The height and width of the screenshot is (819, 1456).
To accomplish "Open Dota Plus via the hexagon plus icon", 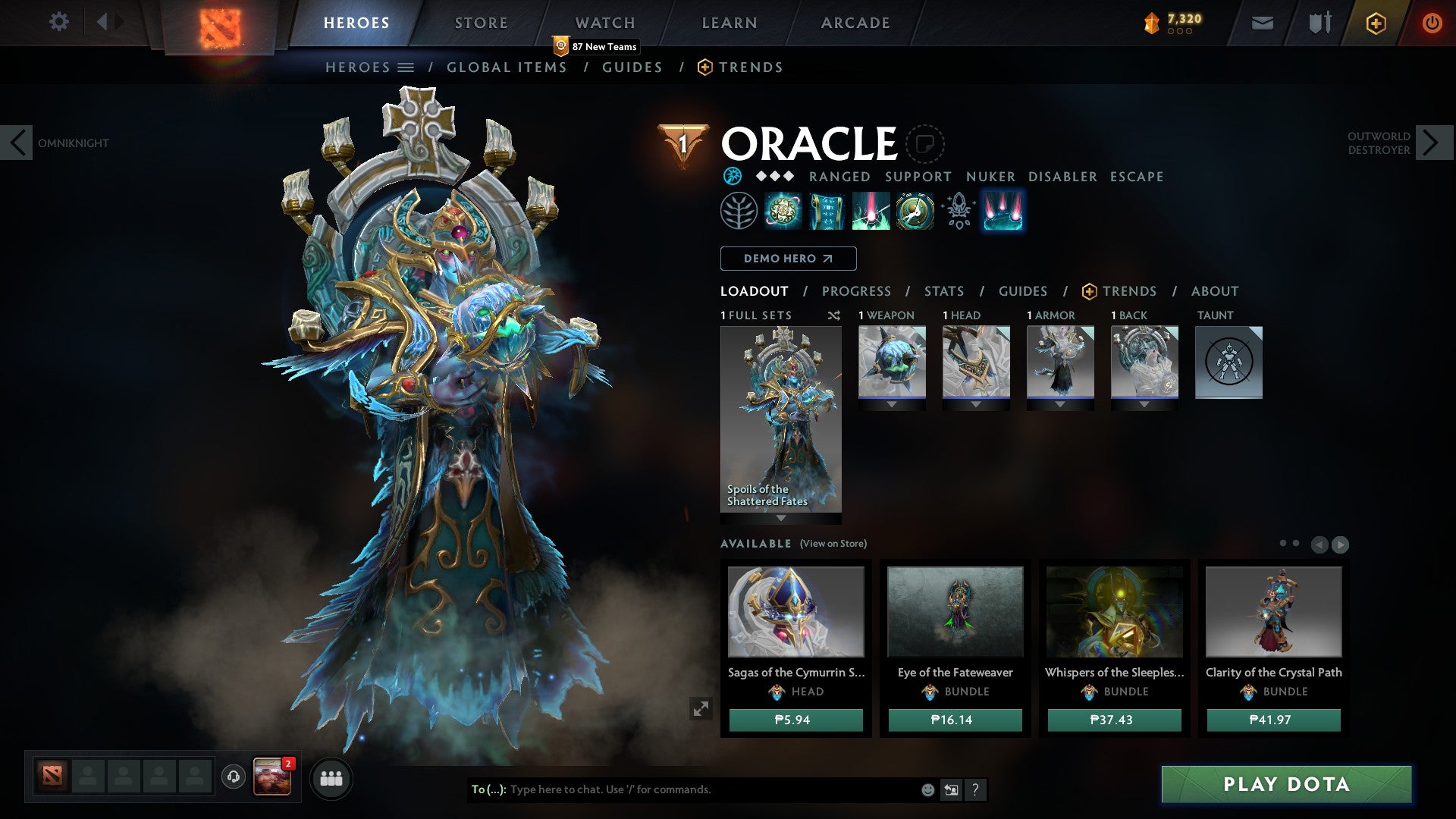I will 1375,23.
